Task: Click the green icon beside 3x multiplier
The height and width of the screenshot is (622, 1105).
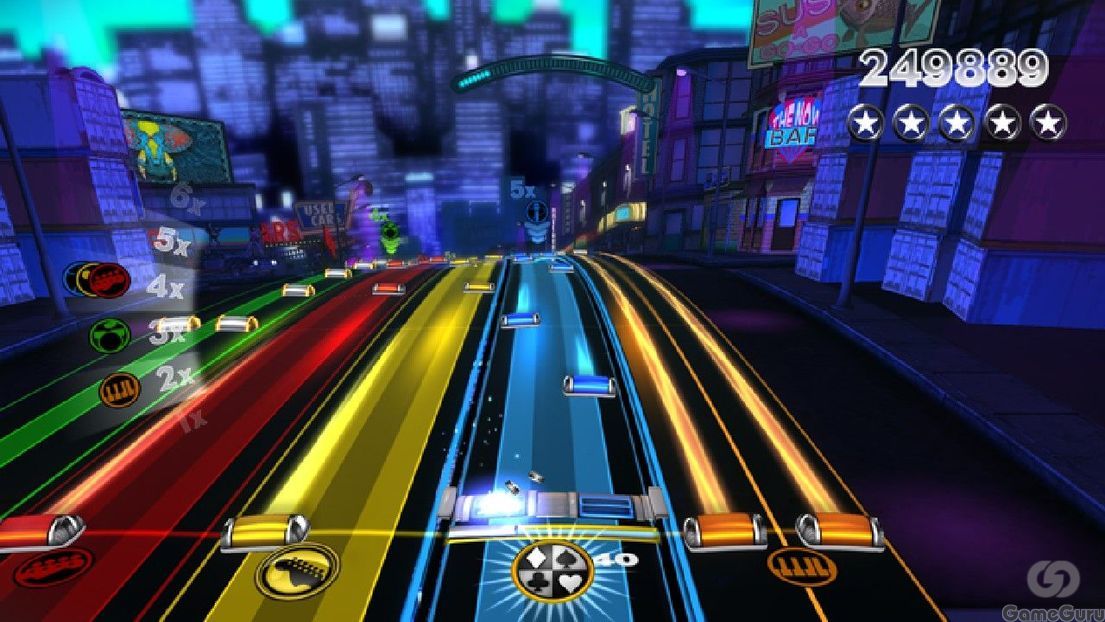Action: pos(110,335)
